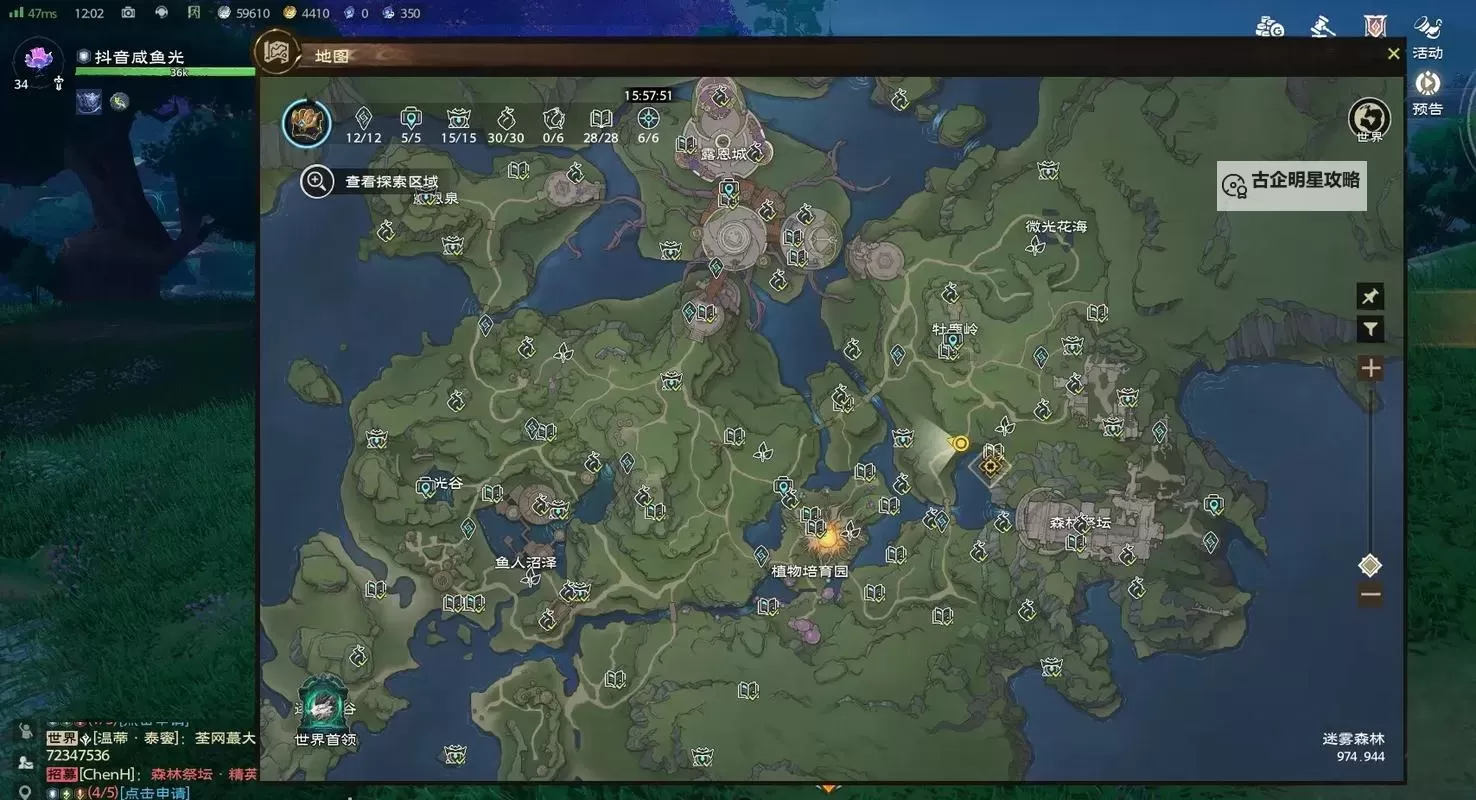Select the 地图 tab at the top
Screen dimensions: 1476x800
(x=330, y=55)
